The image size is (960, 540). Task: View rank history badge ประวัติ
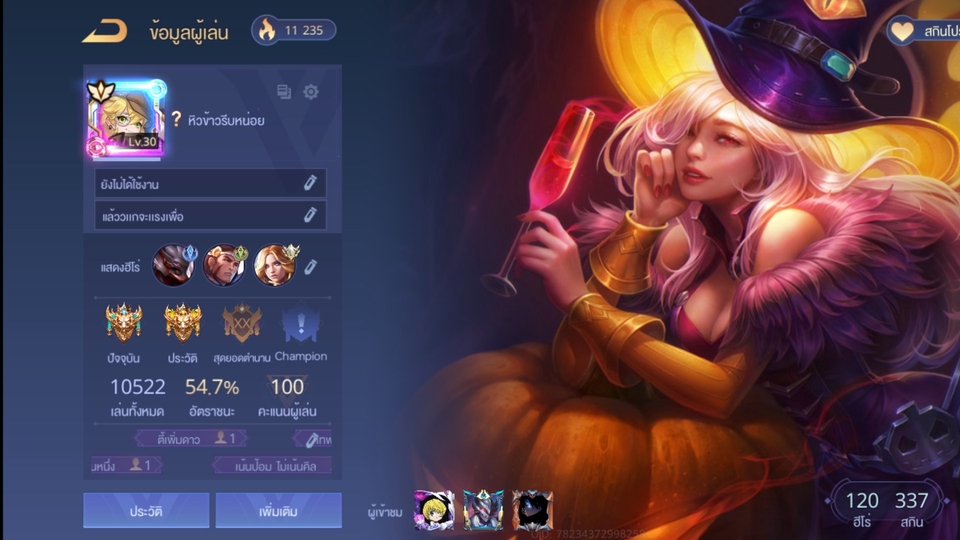pyautogui.click(x=182, y=325)
